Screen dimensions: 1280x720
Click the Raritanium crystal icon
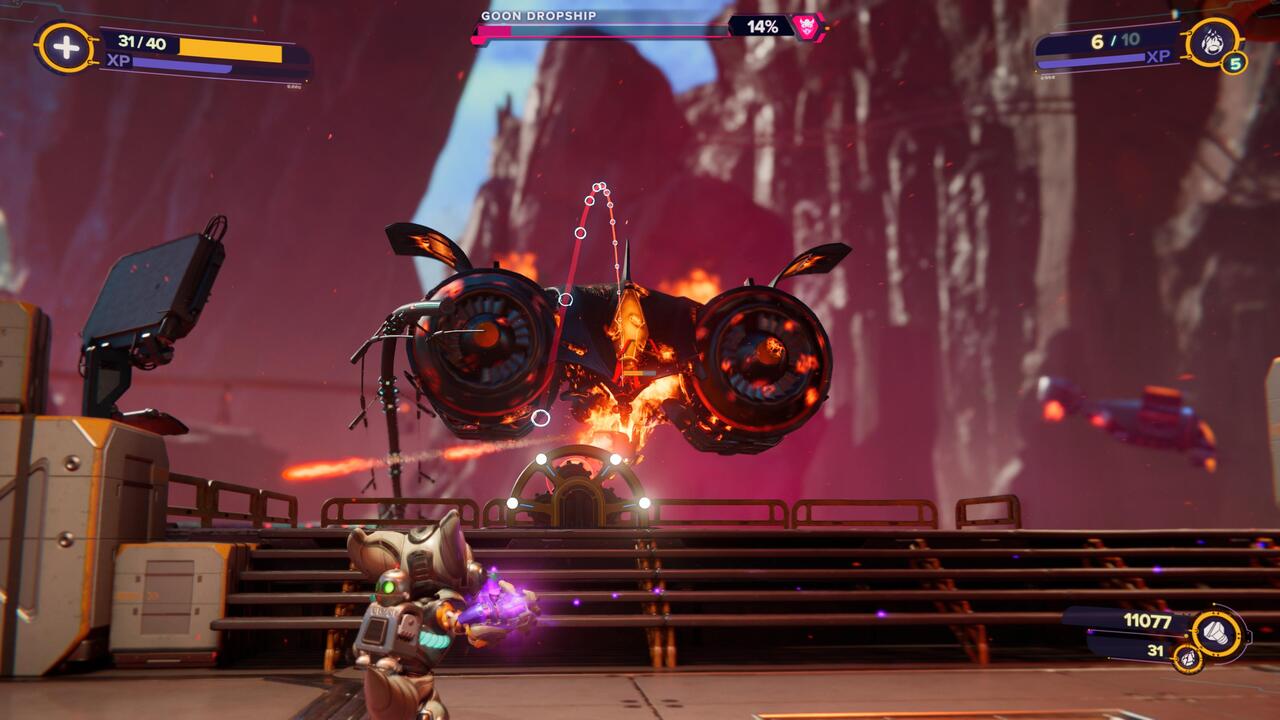(x=1187, y=658)
